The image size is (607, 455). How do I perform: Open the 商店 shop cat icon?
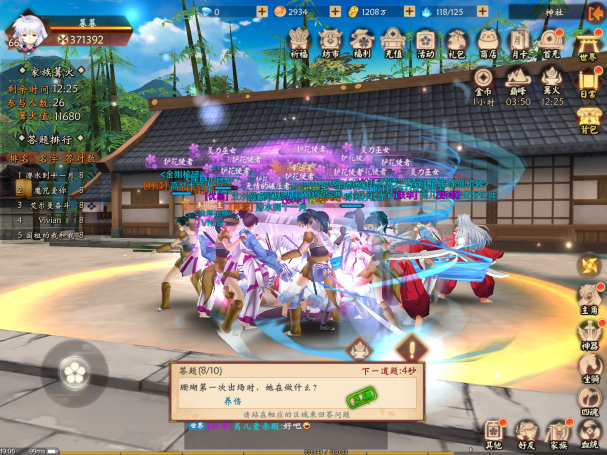(x=488, y=40)
